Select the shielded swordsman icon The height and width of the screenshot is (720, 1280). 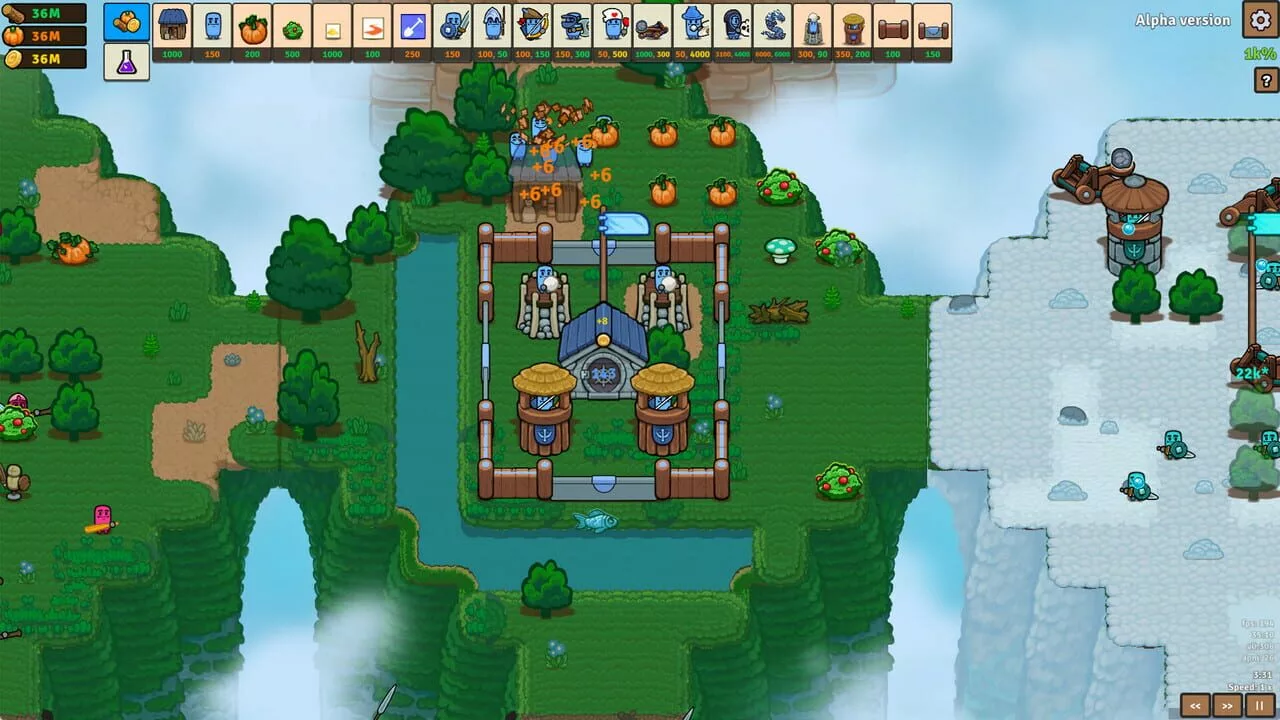pyautogui.click(x=452, y=30)
